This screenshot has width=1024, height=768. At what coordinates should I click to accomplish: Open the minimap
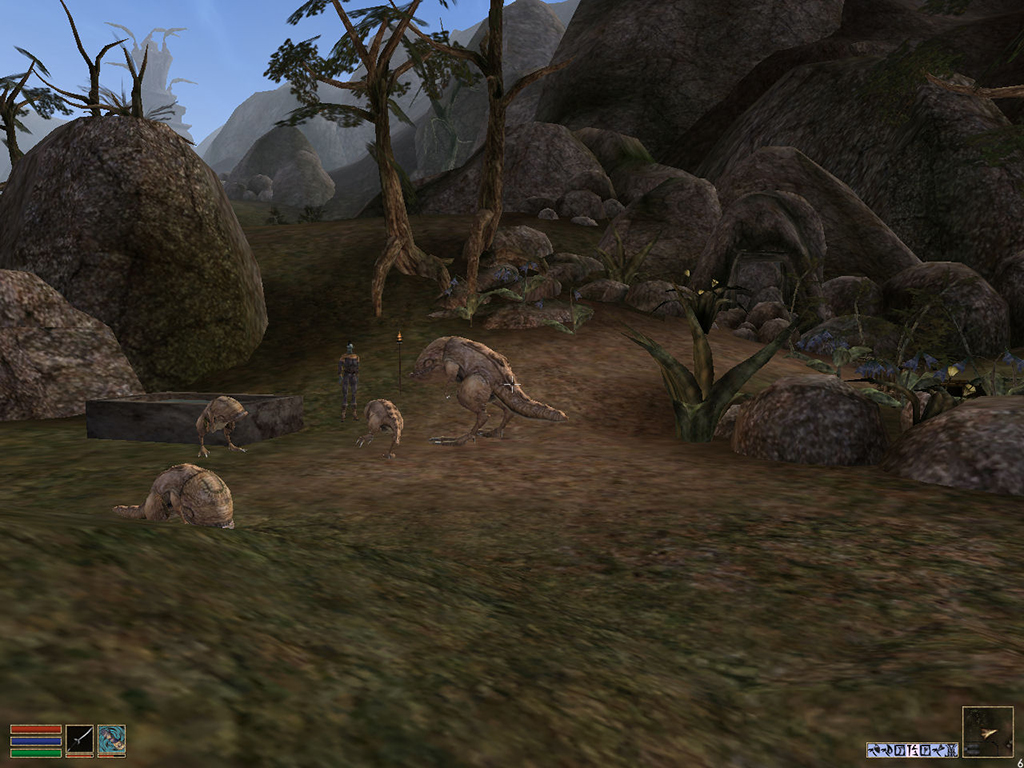987,732
